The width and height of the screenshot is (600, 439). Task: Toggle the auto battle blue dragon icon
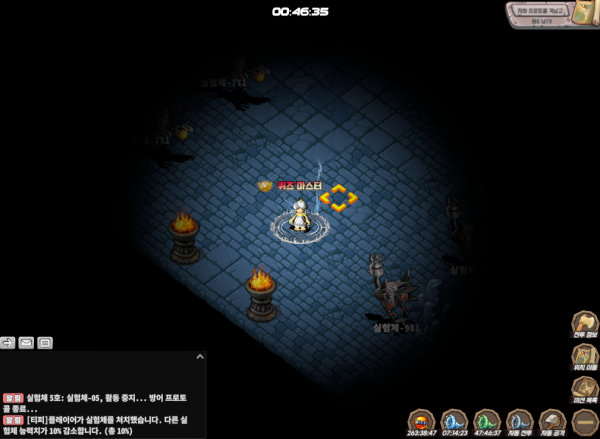point(519,422)
